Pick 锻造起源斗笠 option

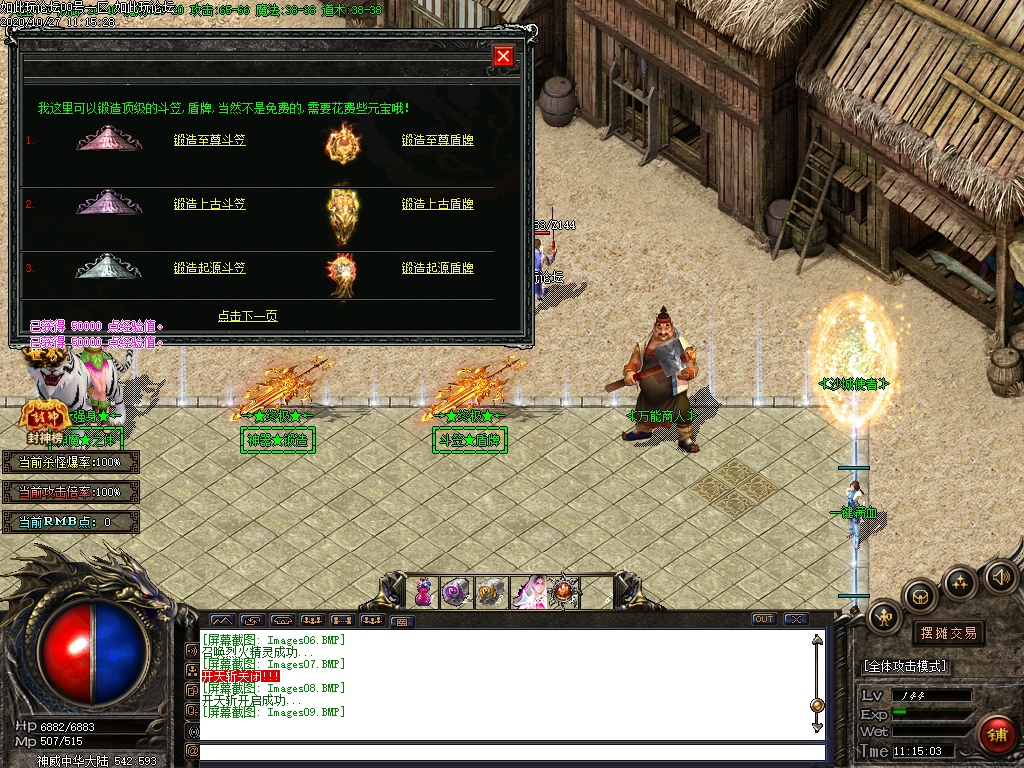(x=209, y=269)
